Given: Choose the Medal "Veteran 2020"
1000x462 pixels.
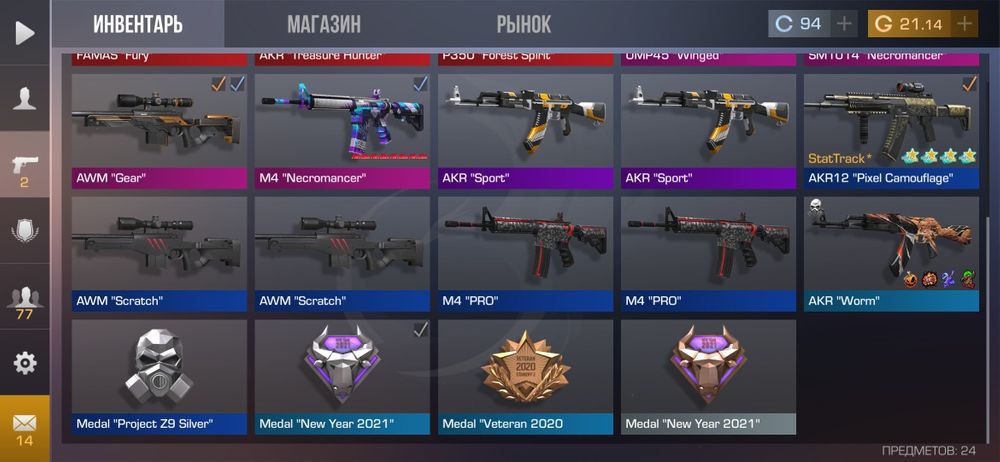Looking at the screenshot, I should coord(525,375).
